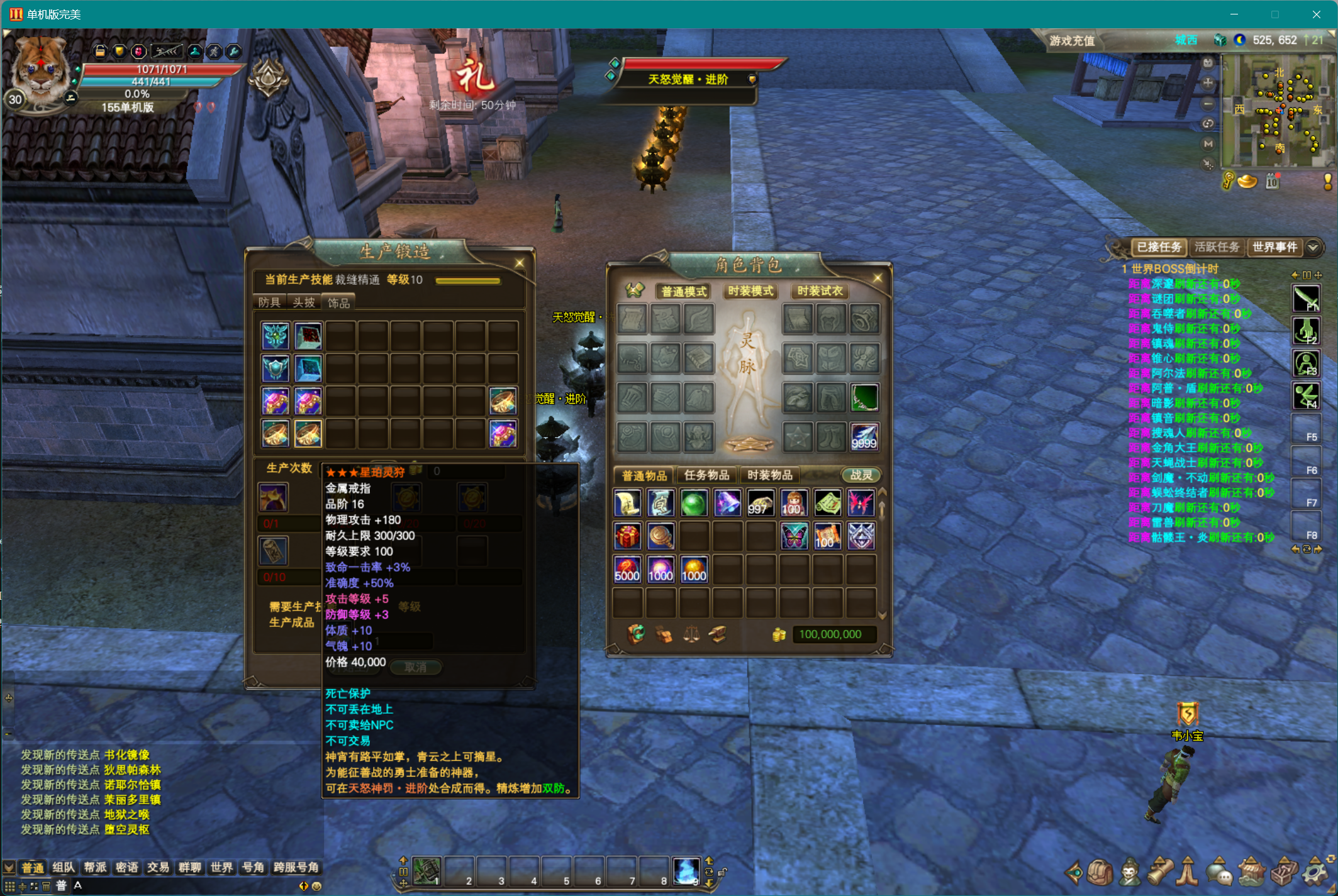Image resolution: width=1338 pixels, height=896 pixels.
Task: Select the 9999 stack equipment slot
Action: 864,436
